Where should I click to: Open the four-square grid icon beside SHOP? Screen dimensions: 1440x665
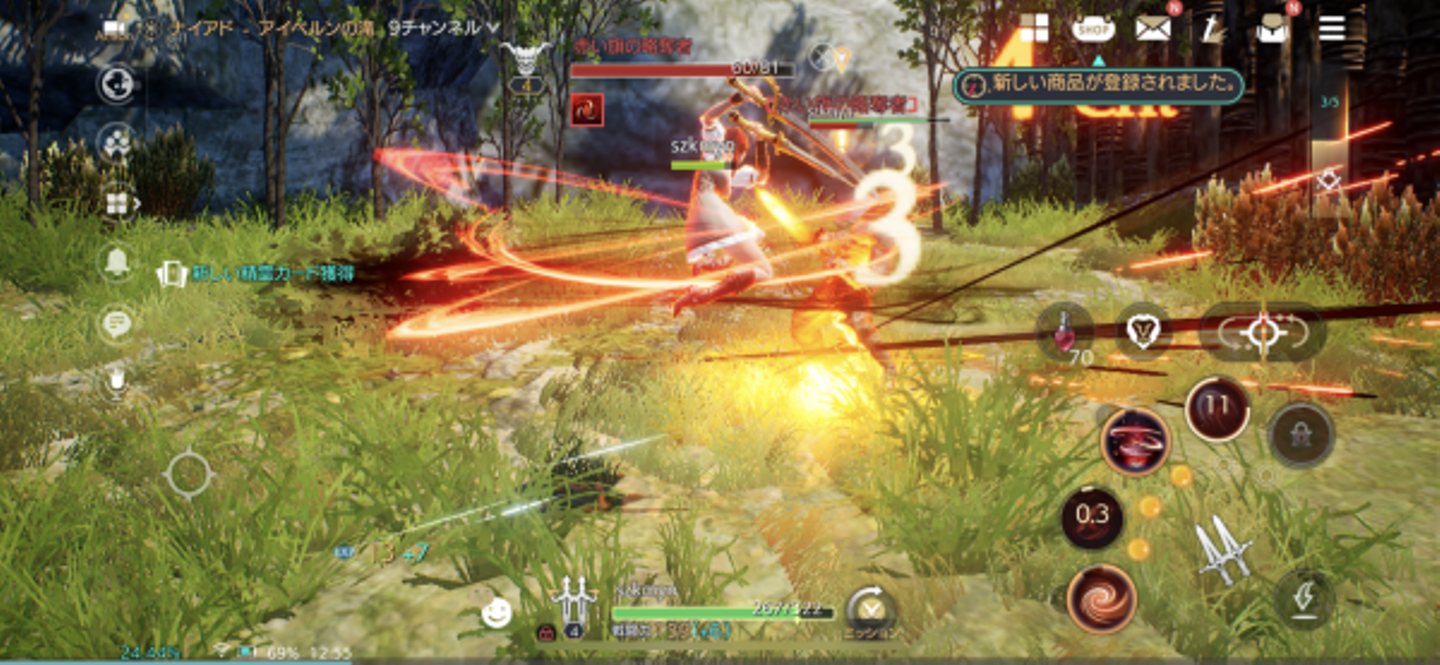click(x=1033, y=28)
